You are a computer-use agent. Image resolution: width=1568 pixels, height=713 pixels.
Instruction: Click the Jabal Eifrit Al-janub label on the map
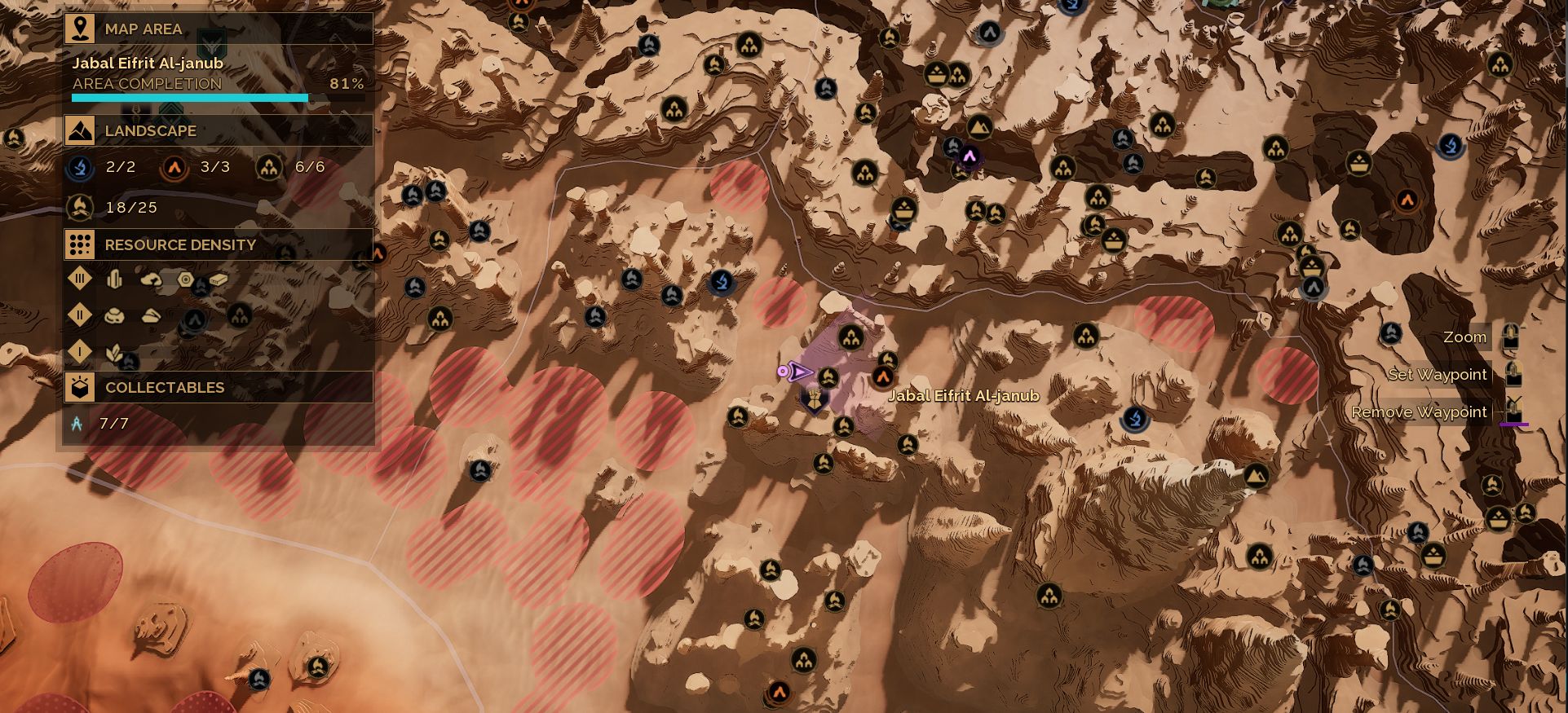pos(963,396)
